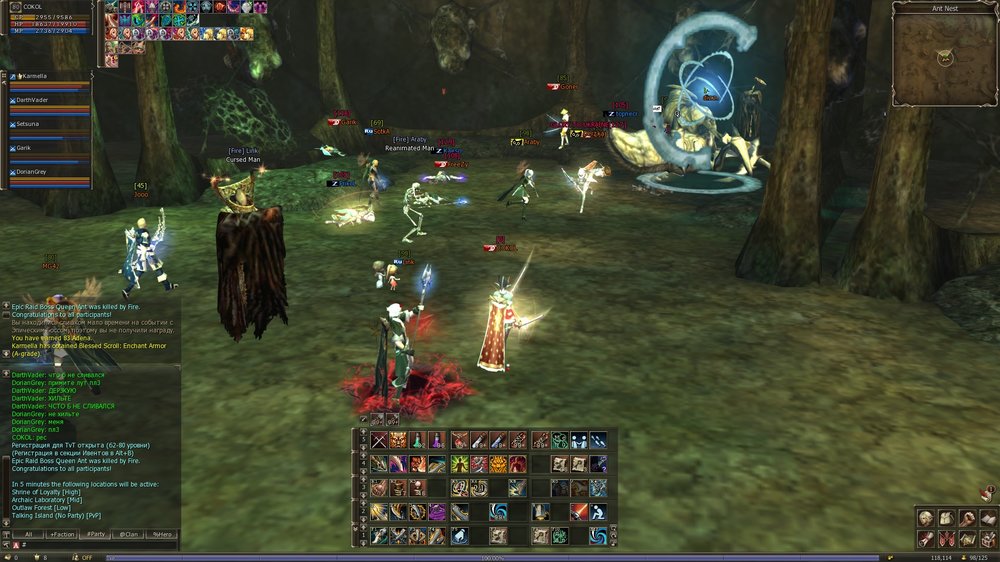
Task: Switch to the @Clan chat tab
Action: coord(129,535)
